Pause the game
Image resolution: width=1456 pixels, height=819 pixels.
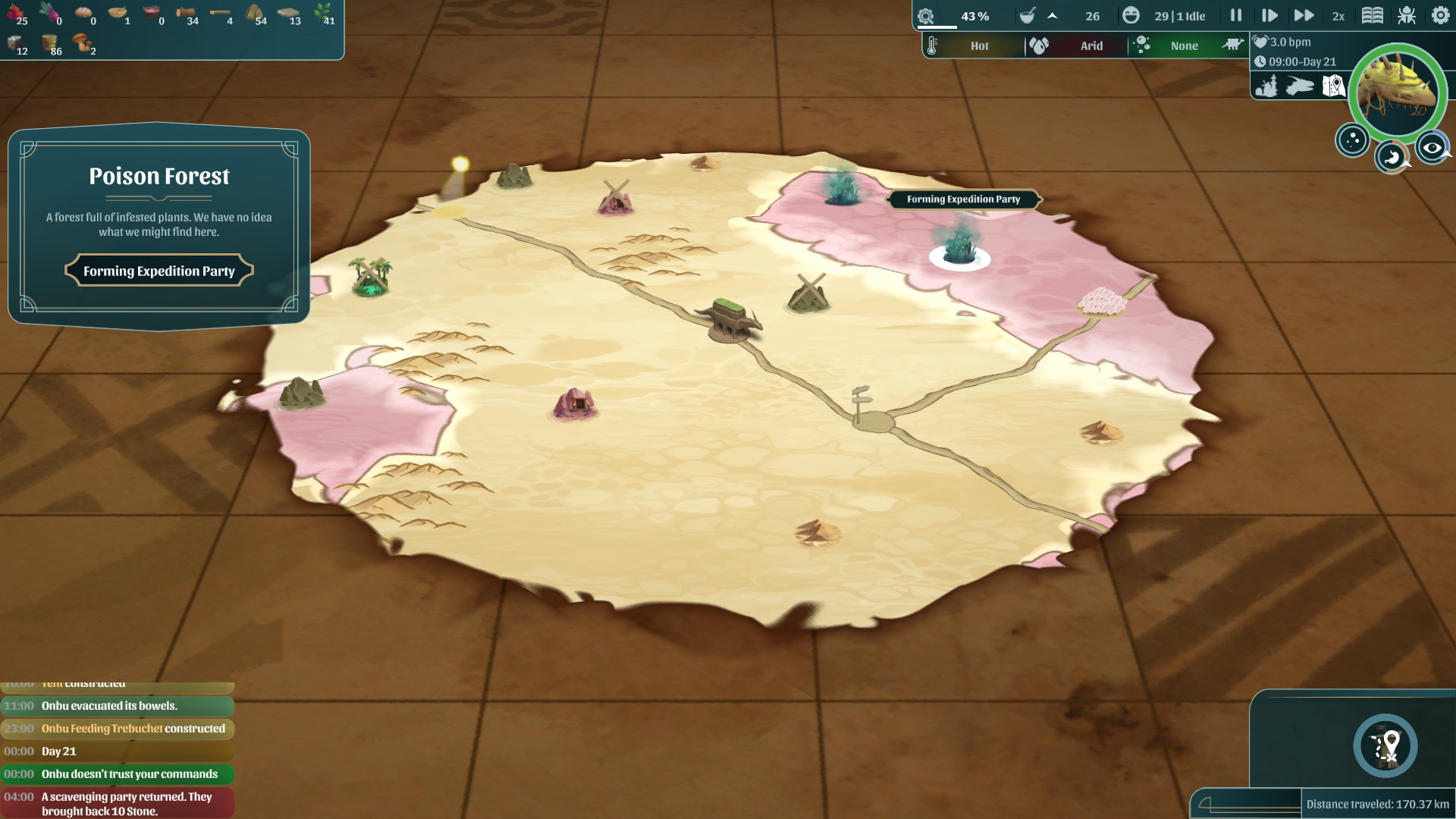pos(1236,15)
